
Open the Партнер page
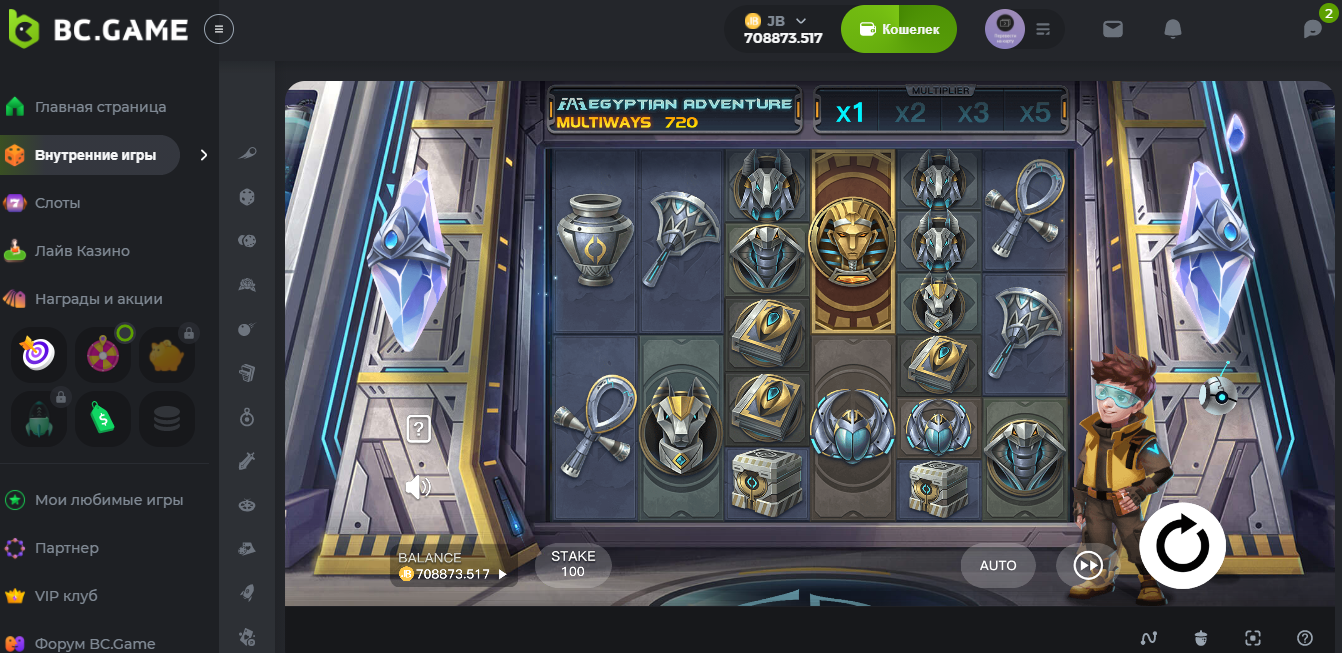point(66,548)
